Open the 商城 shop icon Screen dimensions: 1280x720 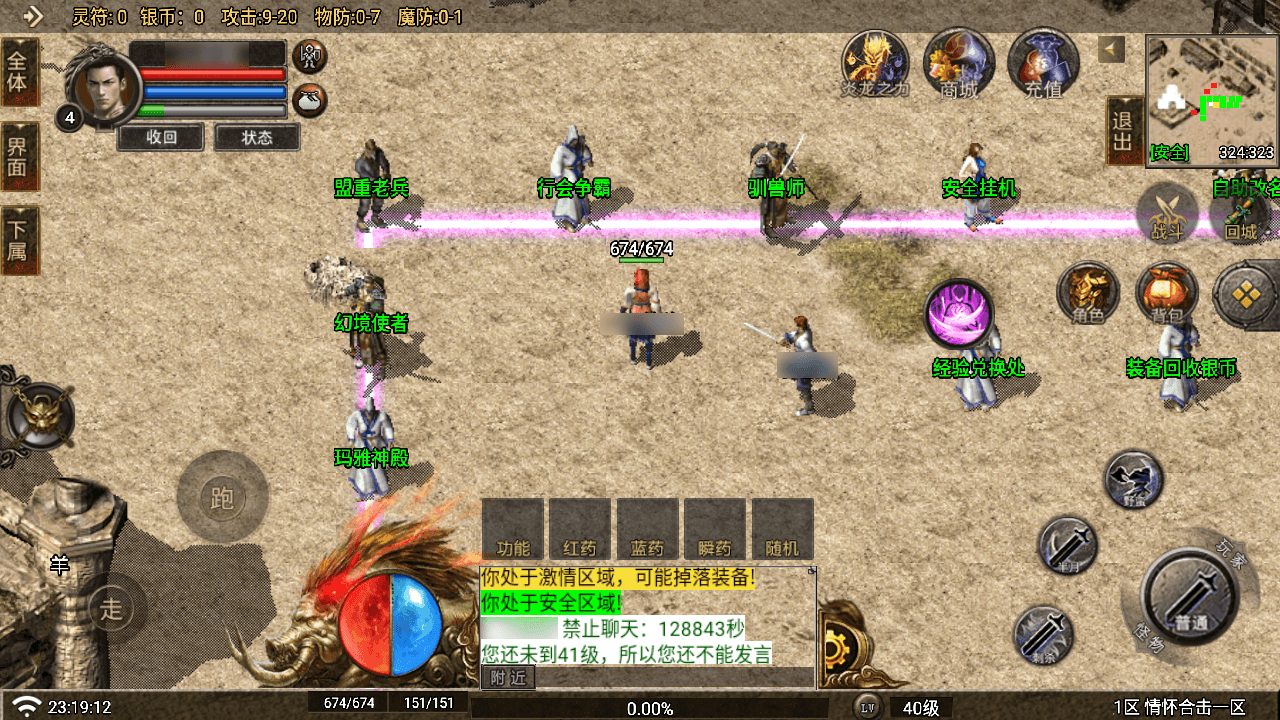point(959,62)
